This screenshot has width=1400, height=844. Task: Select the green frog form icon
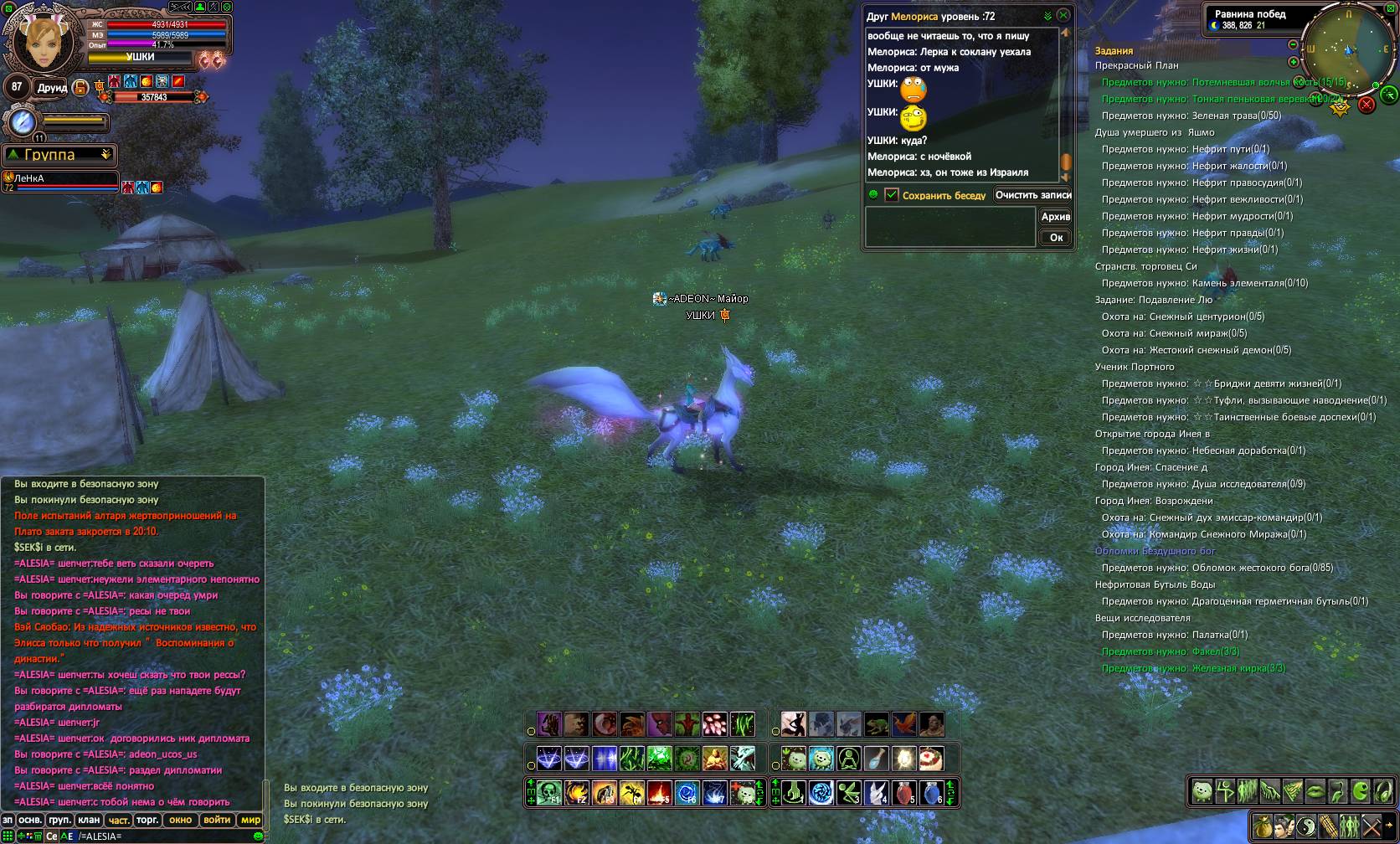[877, 724]
